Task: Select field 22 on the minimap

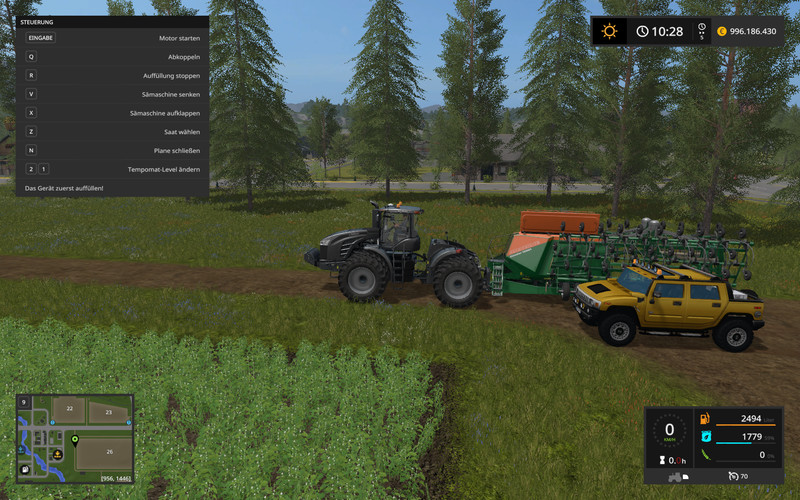Action: pos(69,408)
